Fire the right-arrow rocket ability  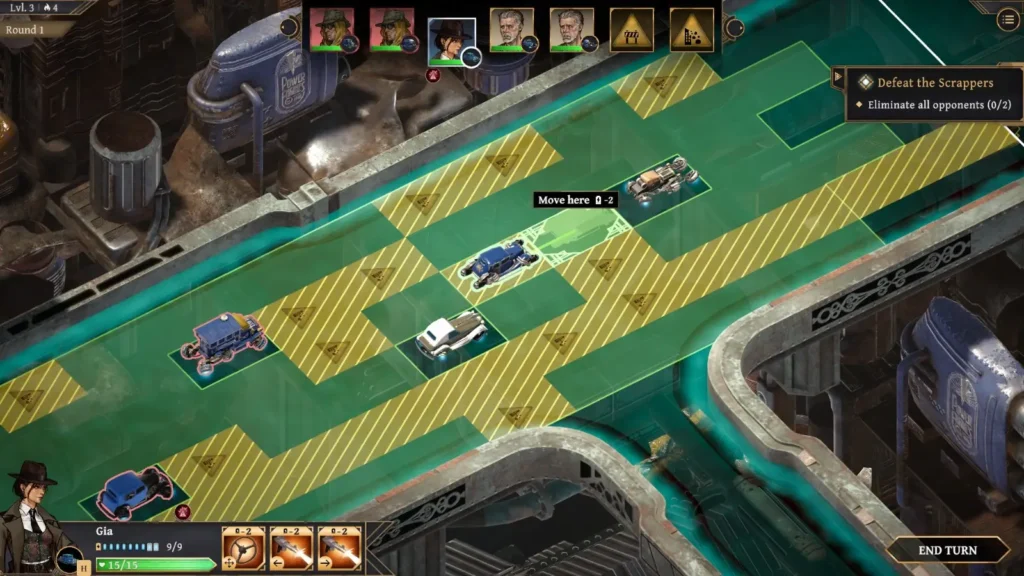[339, 548]
